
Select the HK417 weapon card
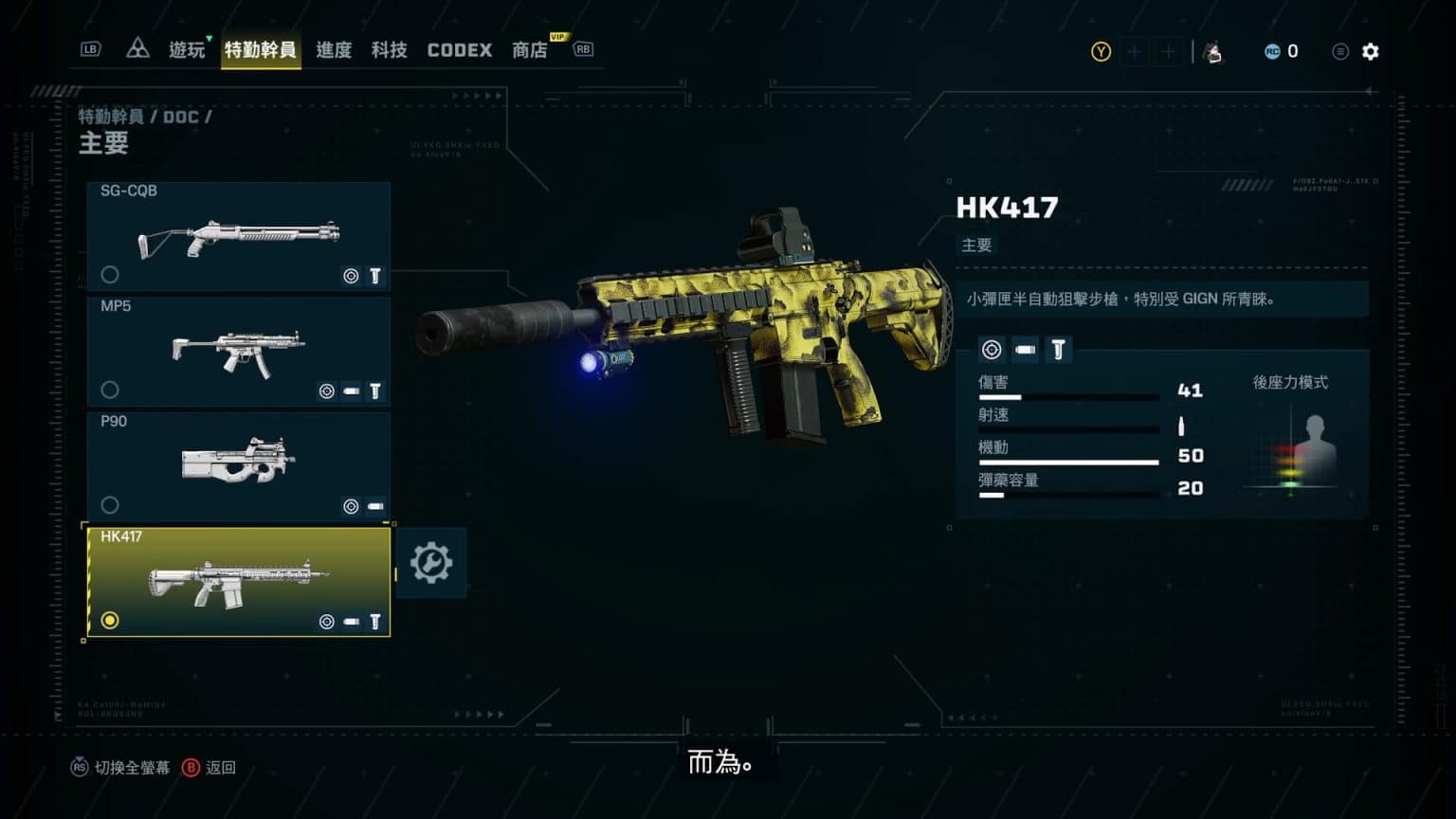(x=238, y=581)
